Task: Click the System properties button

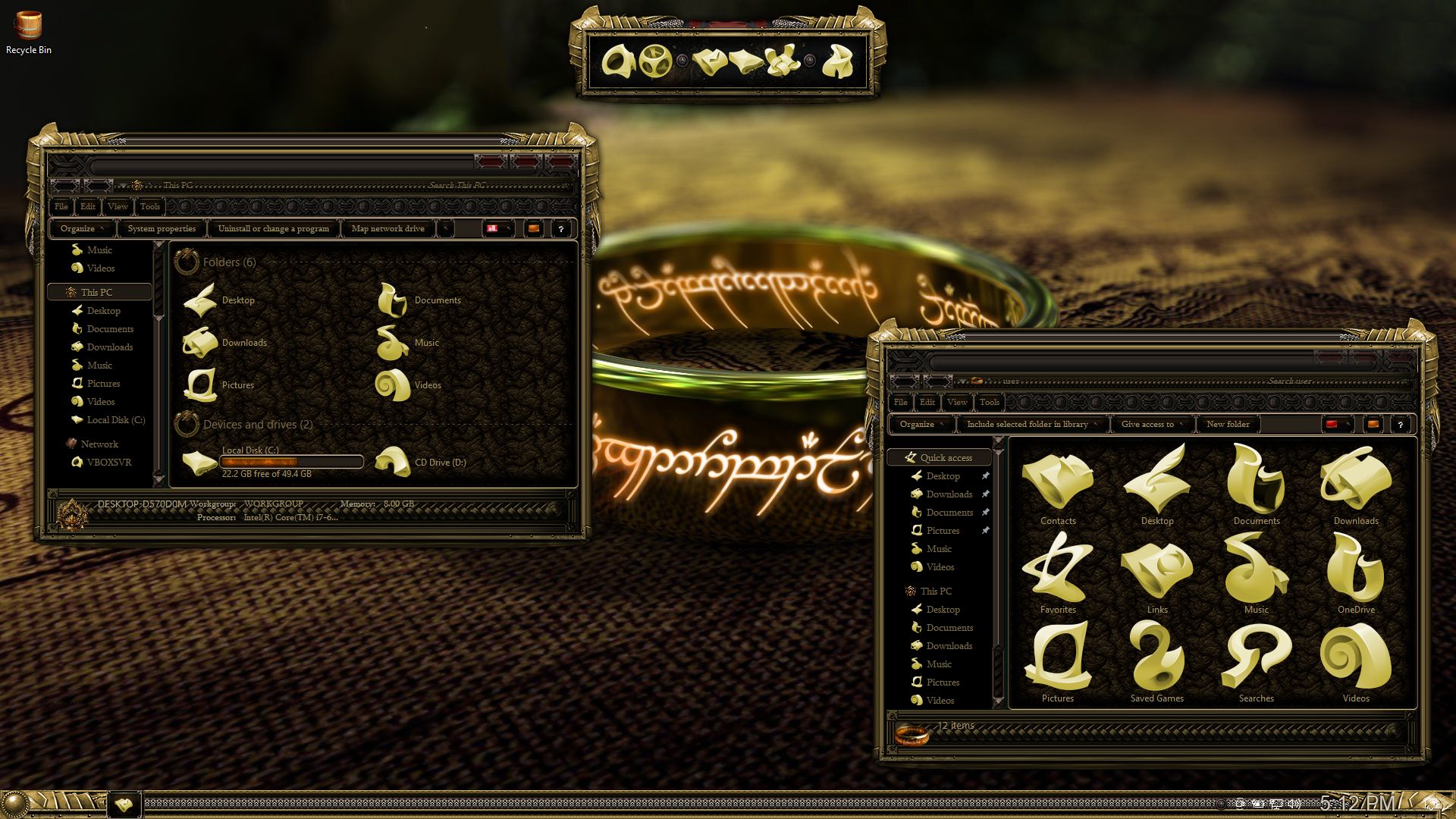Action: 162,228
